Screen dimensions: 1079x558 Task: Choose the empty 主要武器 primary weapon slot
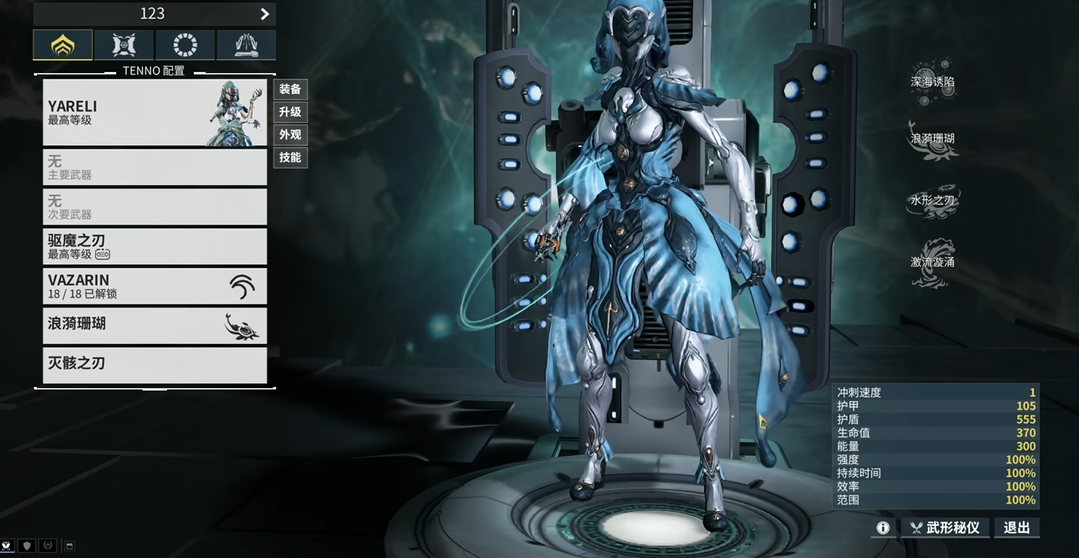[155, 167]
